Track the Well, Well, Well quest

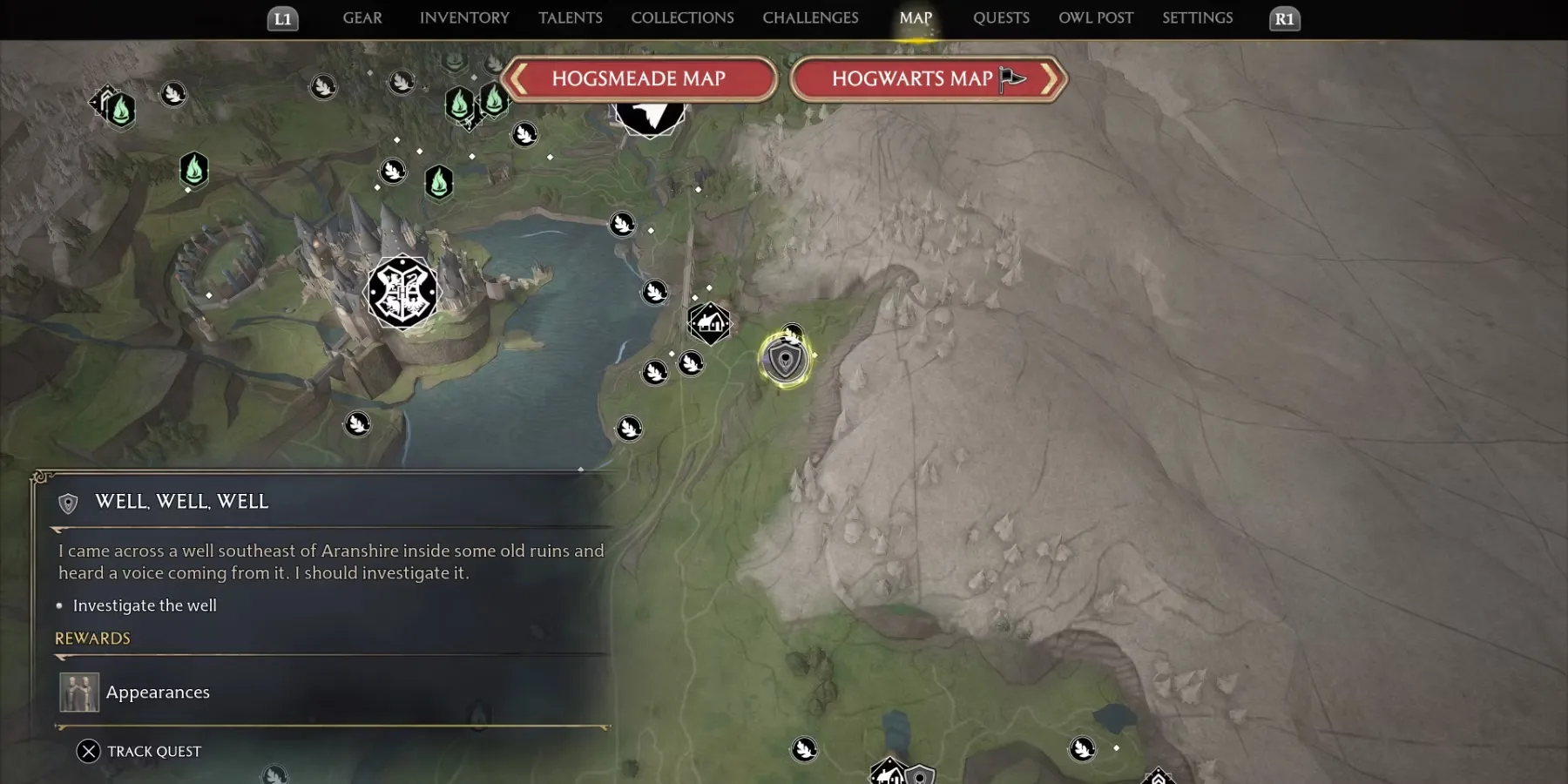pos(139,751)
